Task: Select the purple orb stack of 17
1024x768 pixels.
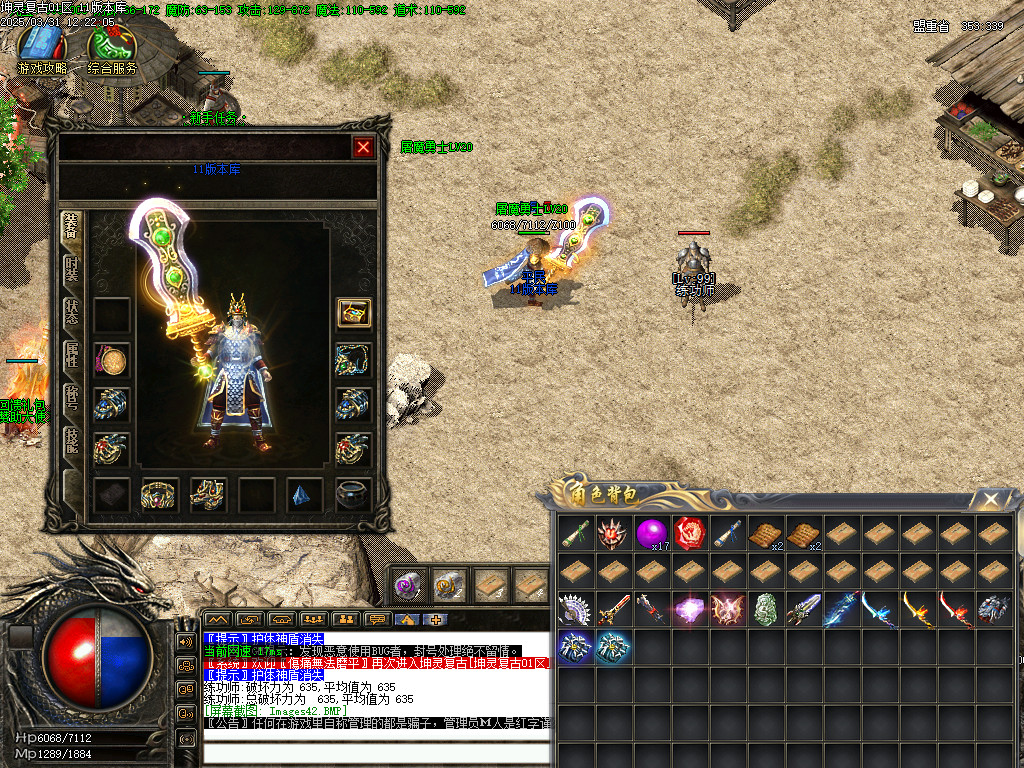Action: pos(652,533)
